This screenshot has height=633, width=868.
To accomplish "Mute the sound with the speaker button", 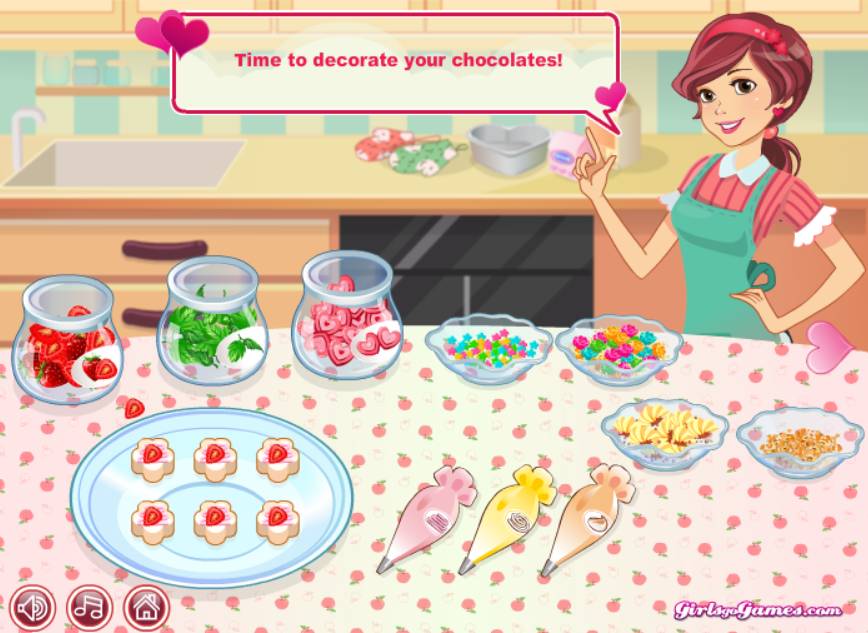I will 32,607.
